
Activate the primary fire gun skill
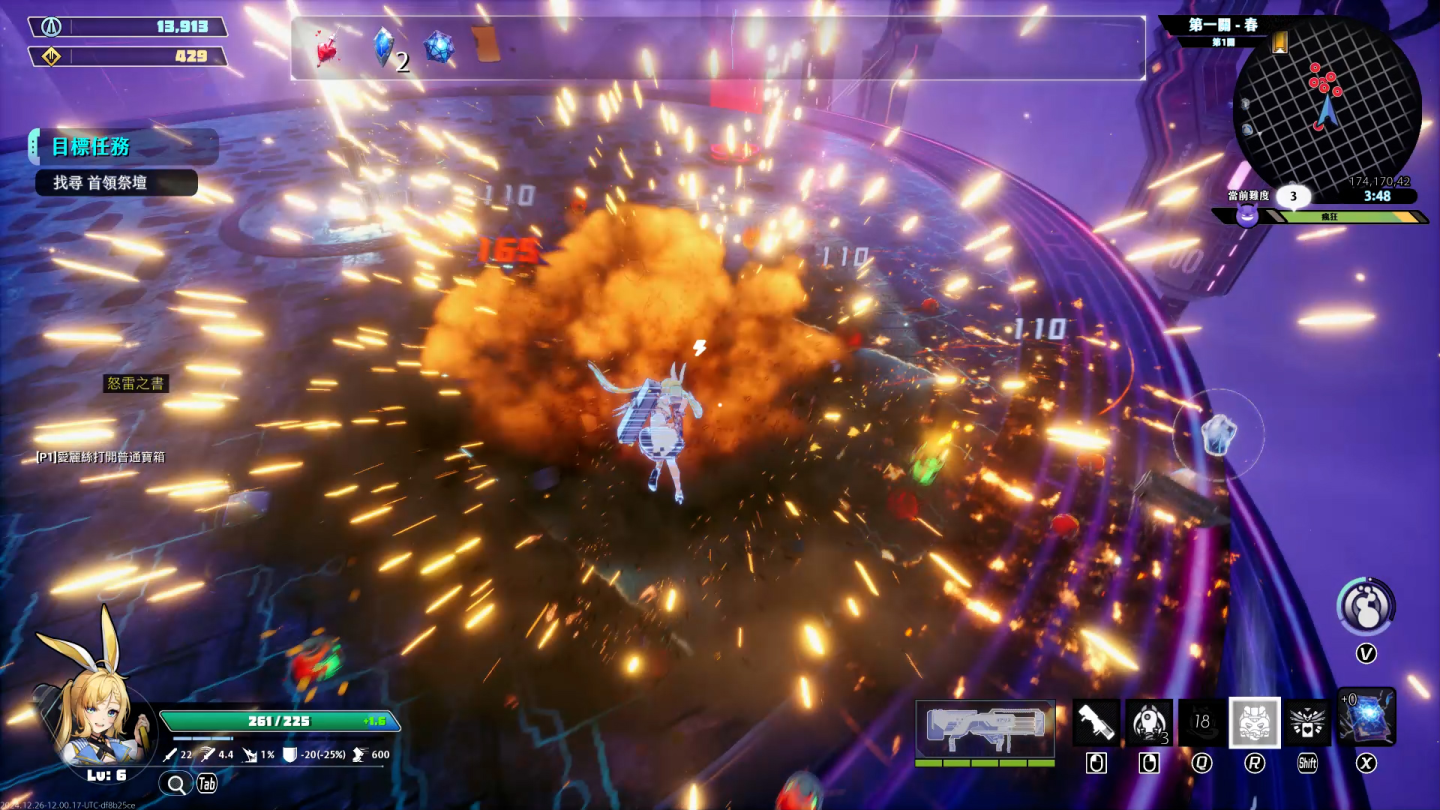tap(1096, 722)
